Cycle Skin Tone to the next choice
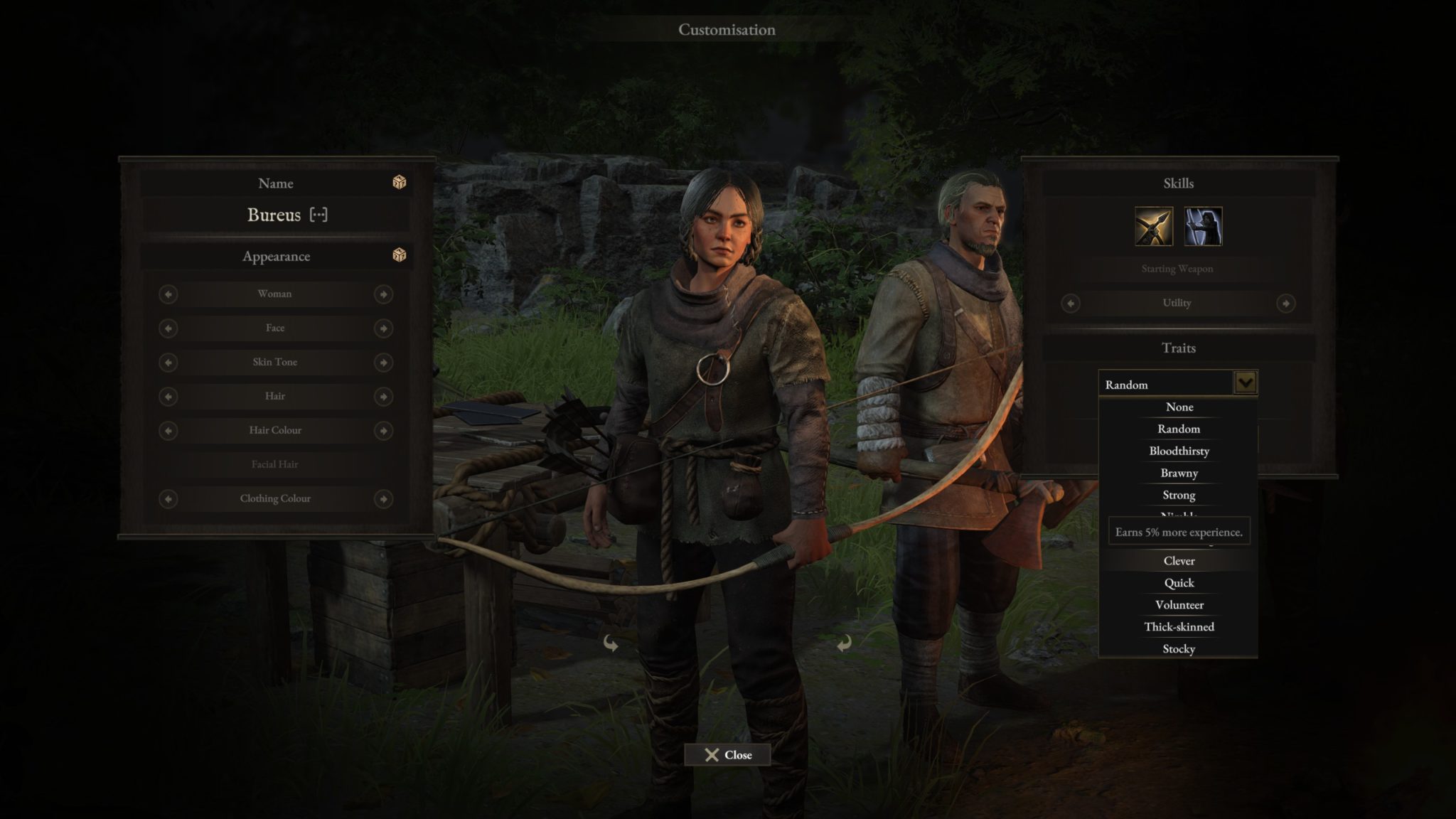Image resolution: width=1456 pixels, height=819 pixels. (x=383, y=363)
